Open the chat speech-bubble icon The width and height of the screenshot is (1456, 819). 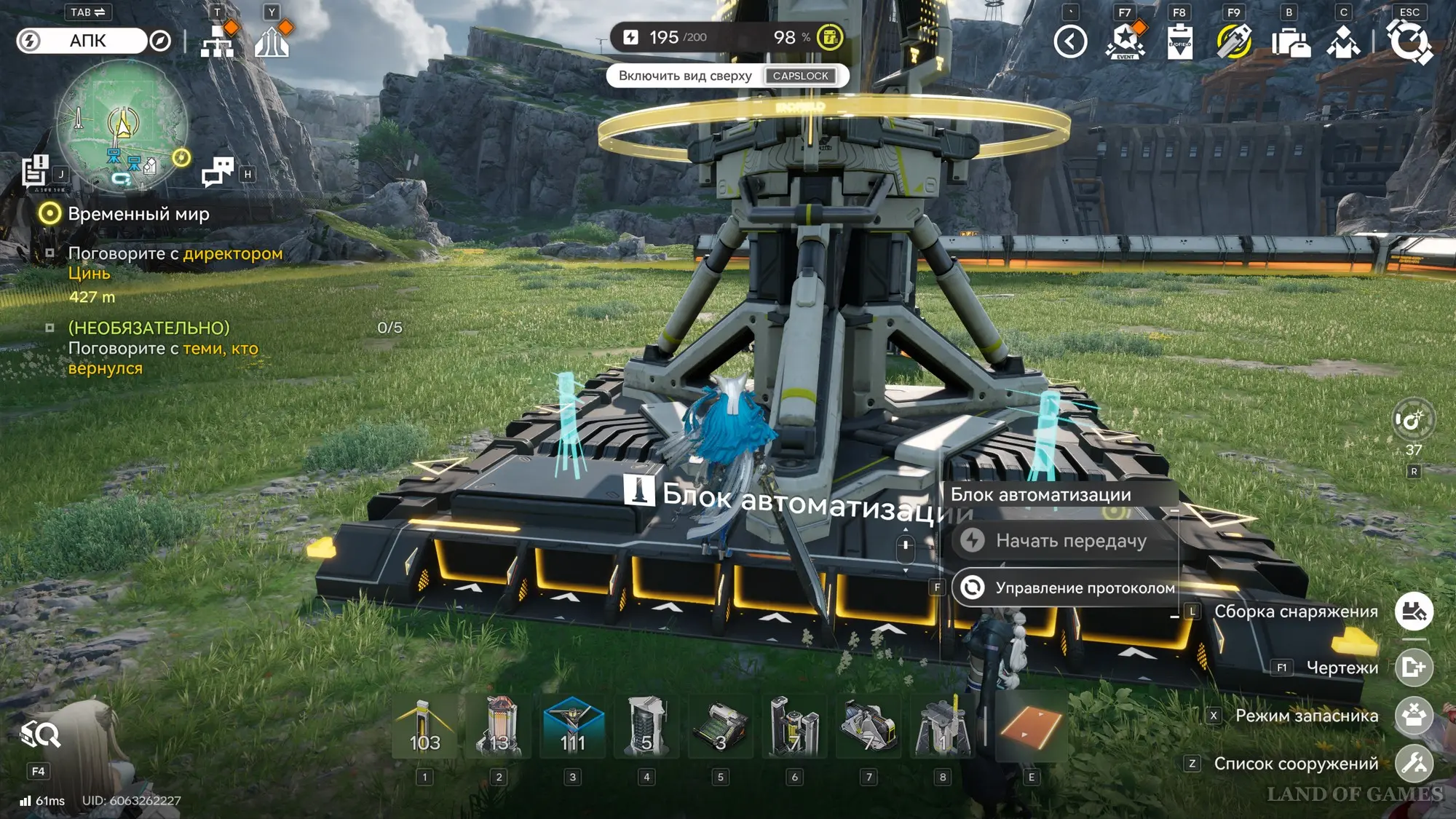[218, 172]
